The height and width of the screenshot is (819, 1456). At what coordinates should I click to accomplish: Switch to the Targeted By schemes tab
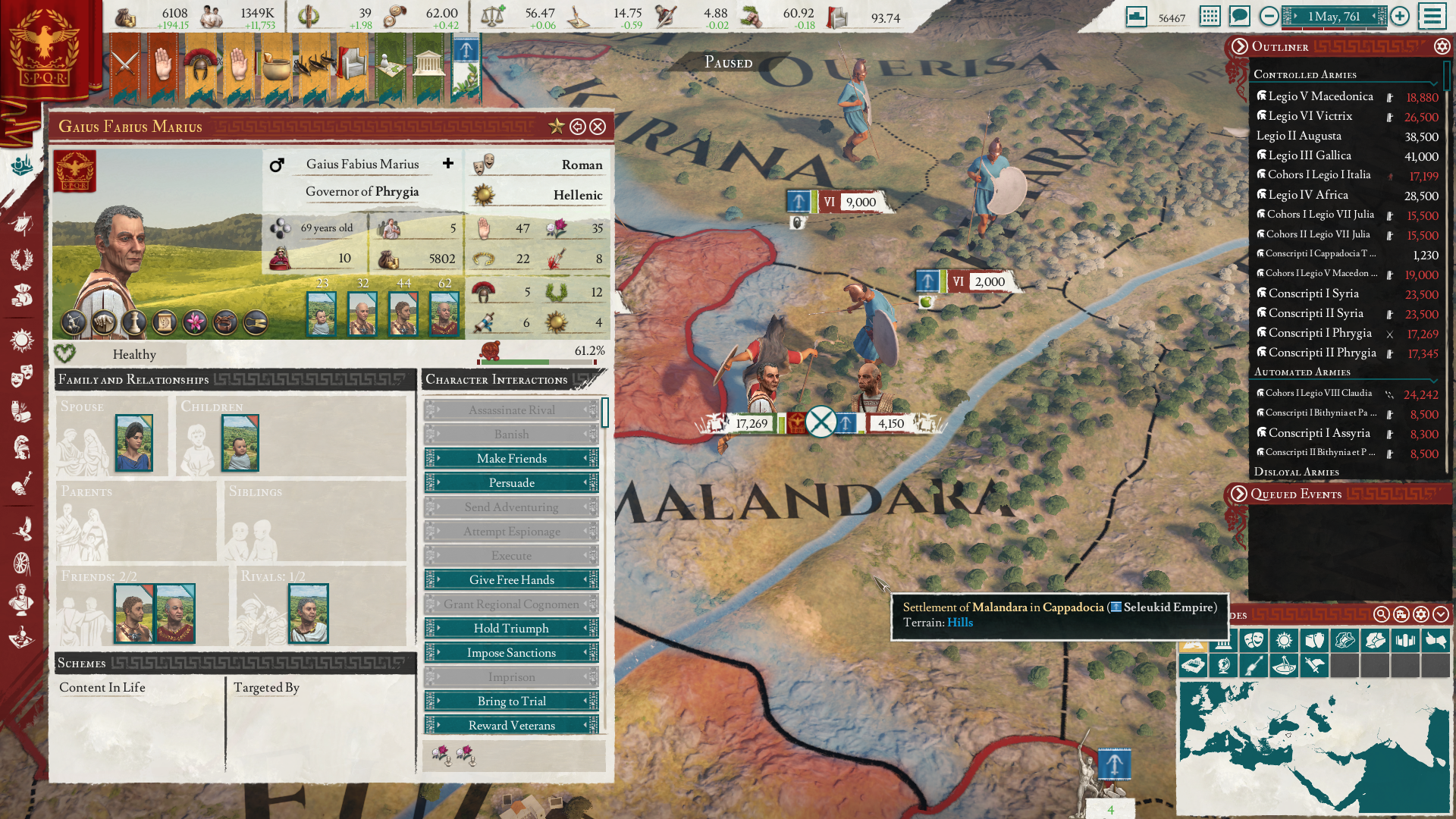267,688
